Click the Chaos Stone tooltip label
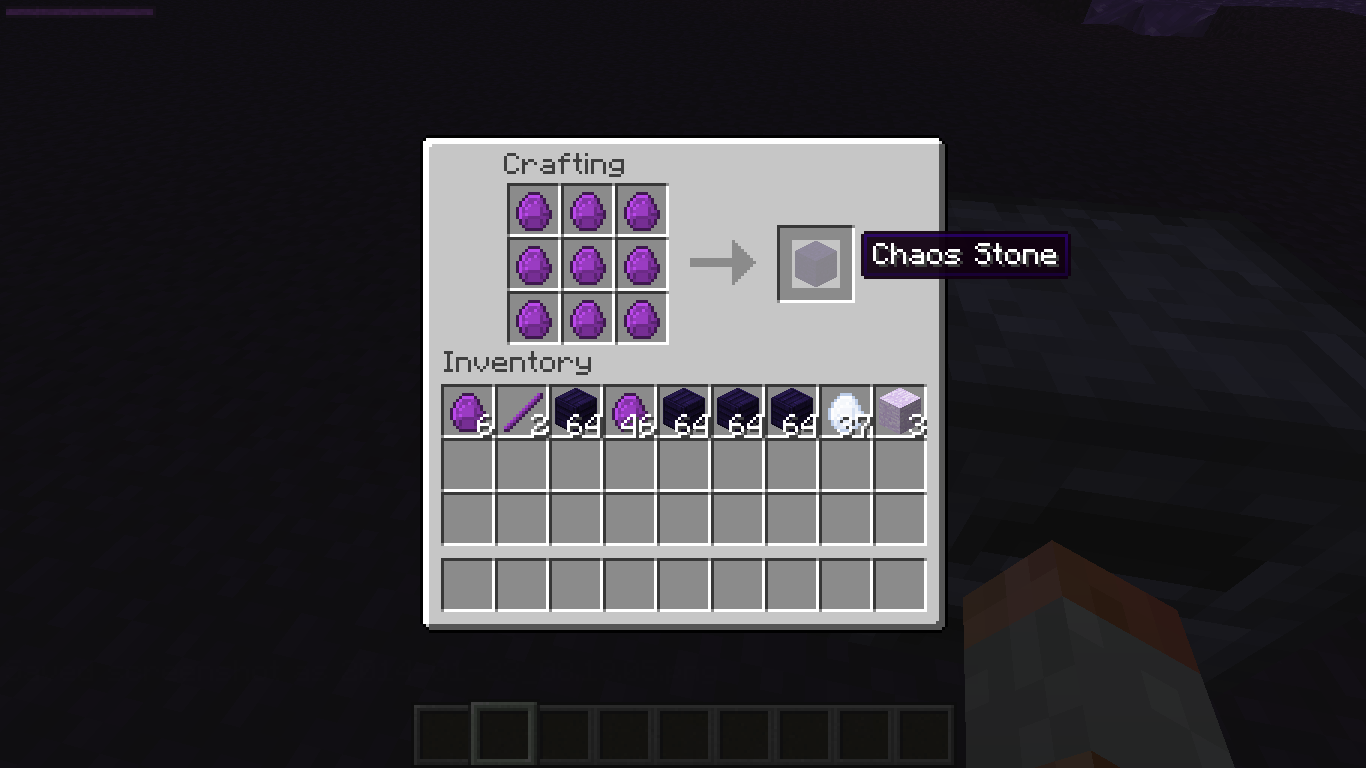 (x=963, y=255)
